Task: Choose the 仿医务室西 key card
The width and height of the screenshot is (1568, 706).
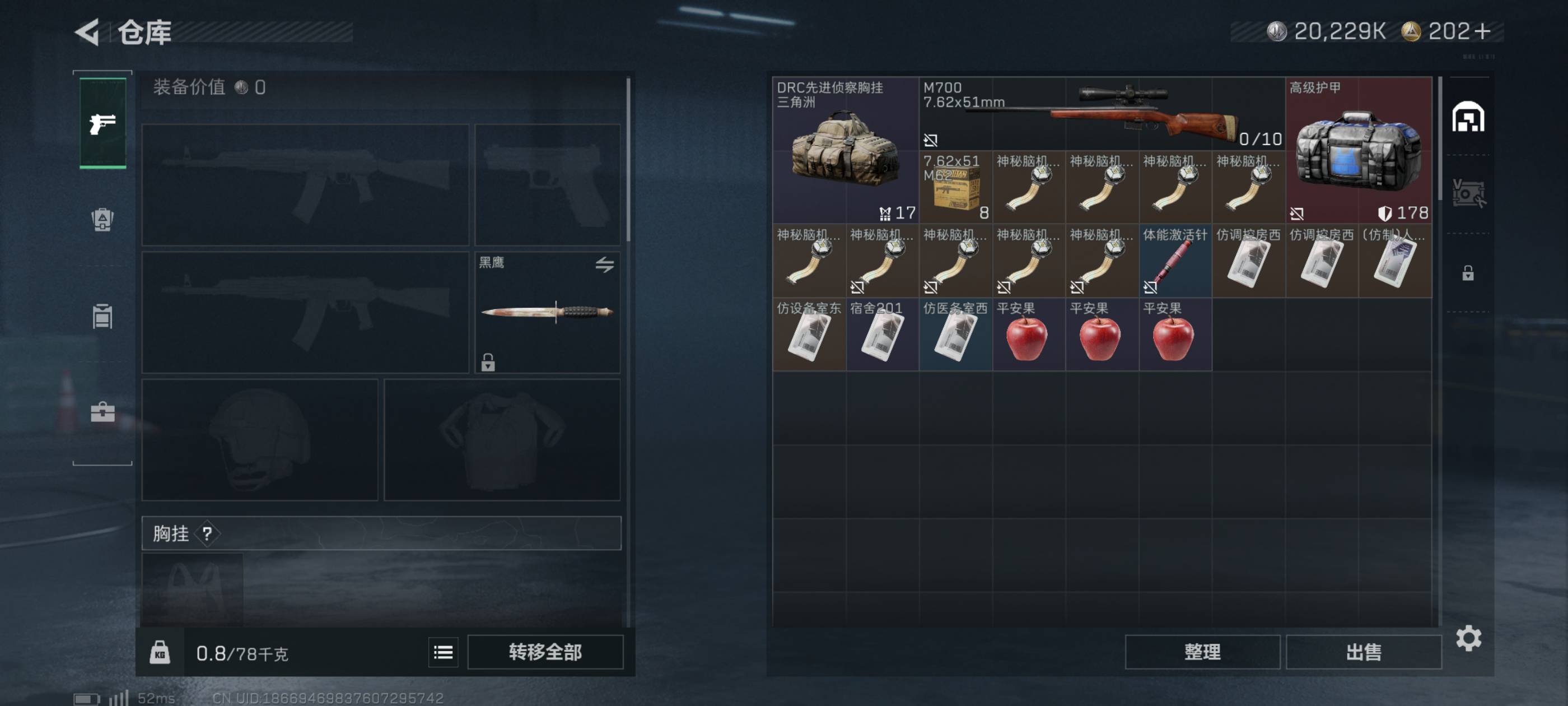Action: (956, 335)
